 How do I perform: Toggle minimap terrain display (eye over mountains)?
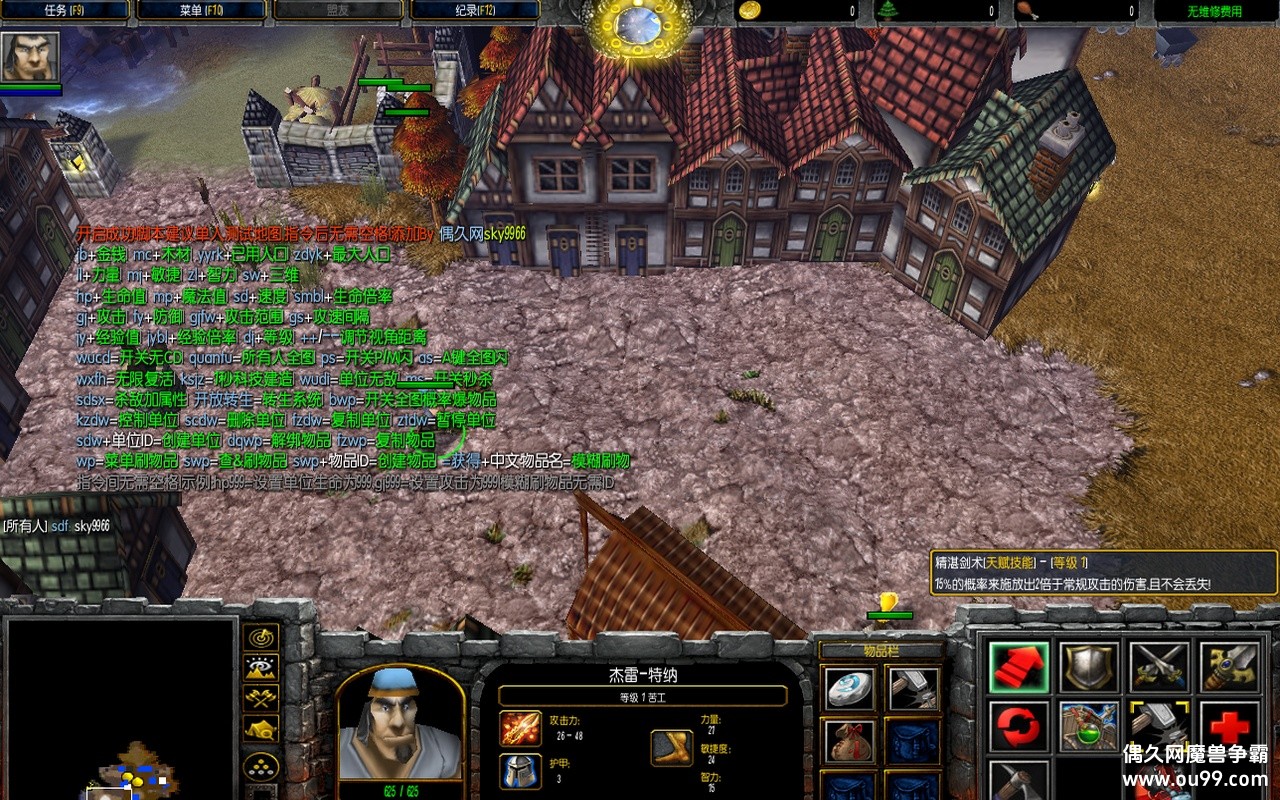261,668
